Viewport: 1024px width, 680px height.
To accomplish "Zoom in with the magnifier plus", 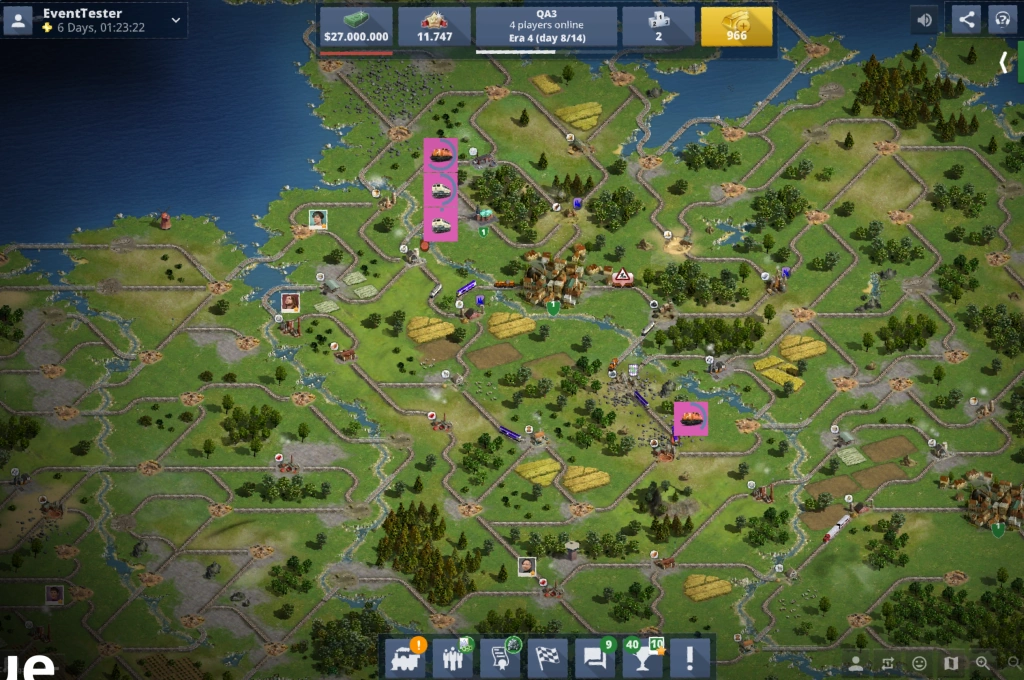I will pos(983,663).
